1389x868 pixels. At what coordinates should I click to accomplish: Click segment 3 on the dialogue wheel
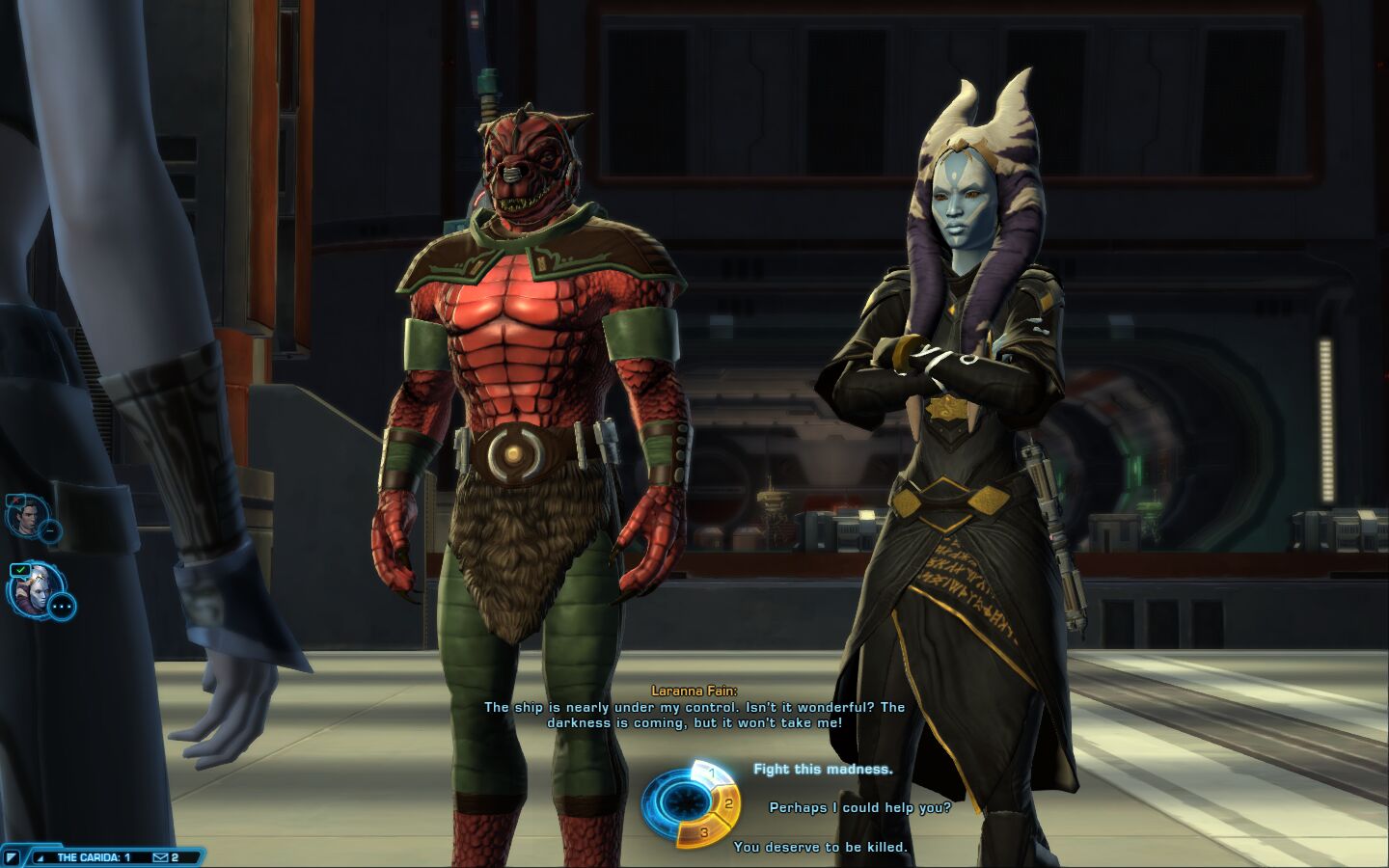coord(704,831)
